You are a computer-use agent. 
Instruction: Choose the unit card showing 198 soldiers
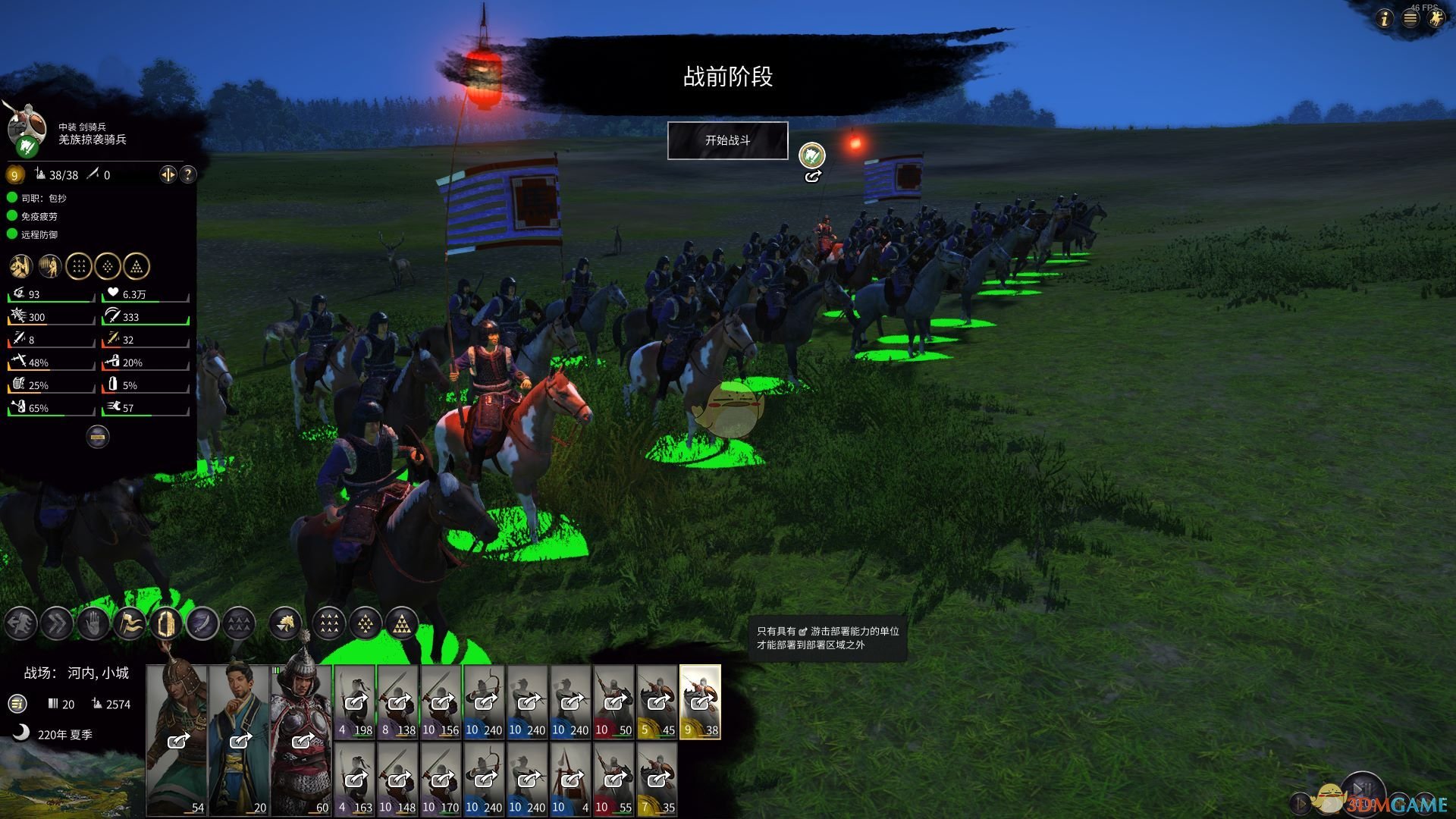coord(355,701)
